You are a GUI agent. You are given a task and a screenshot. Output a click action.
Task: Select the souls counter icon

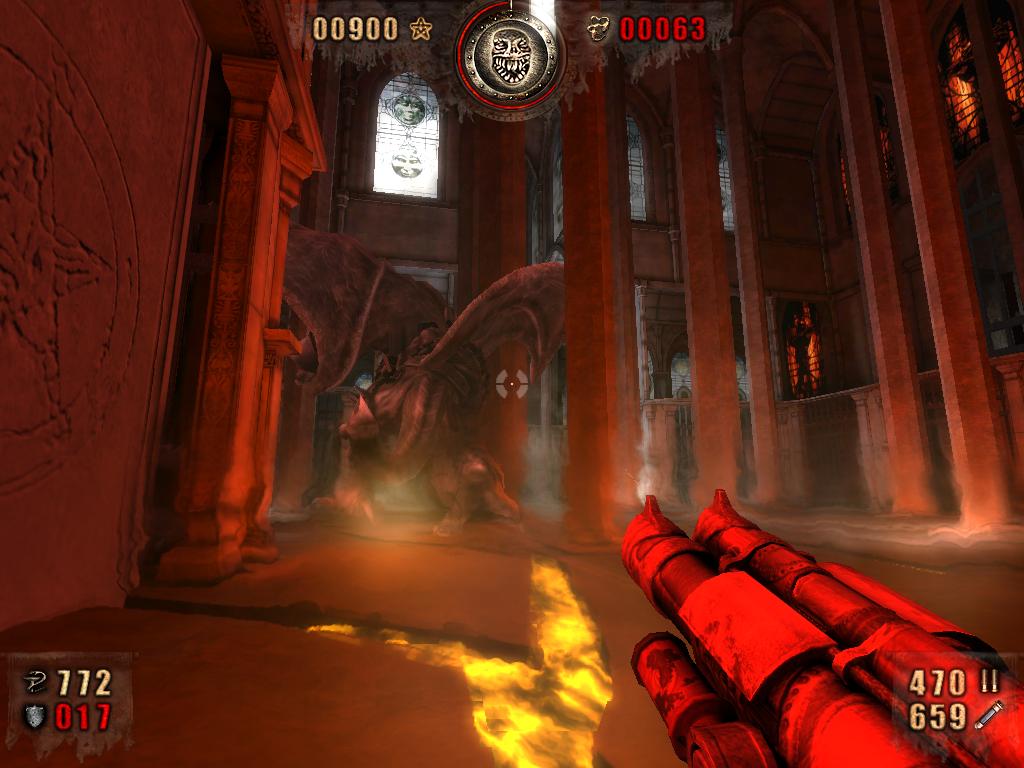[598, 30]
